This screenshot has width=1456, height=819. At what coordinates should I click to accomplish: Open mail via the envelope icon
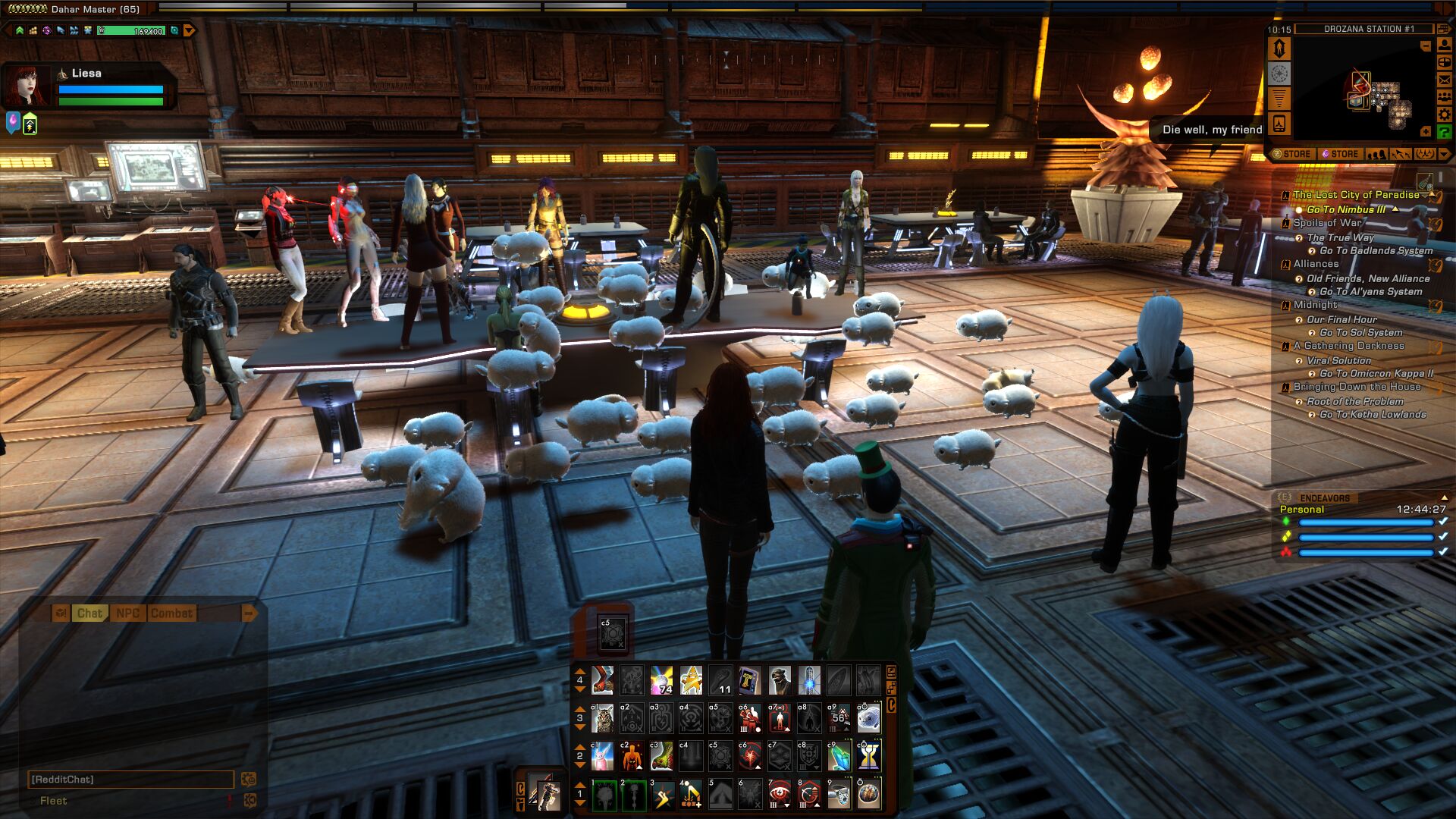click(x=1445, y=80)
